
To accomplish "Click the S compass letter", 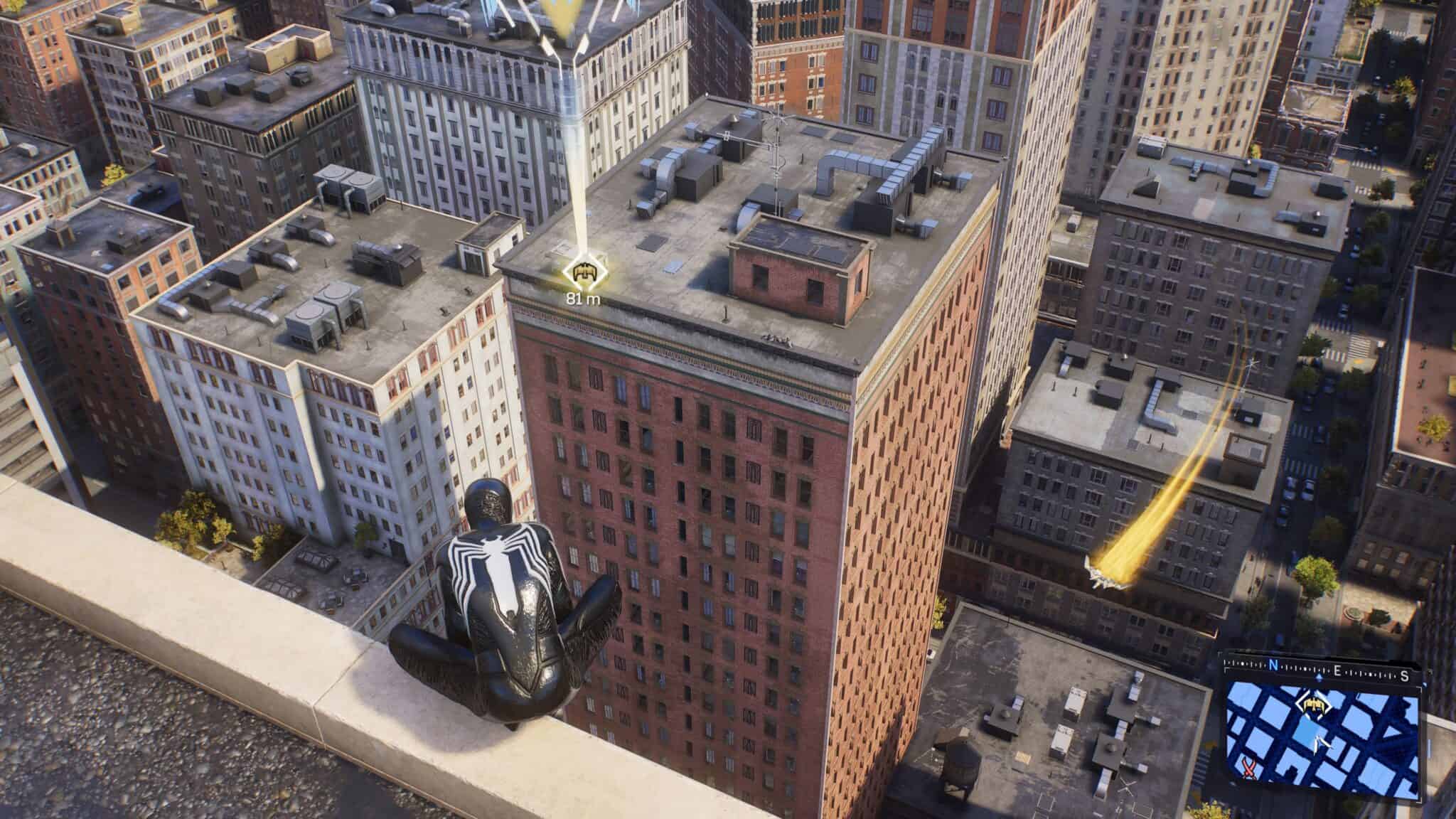I will click(1403, 675).
